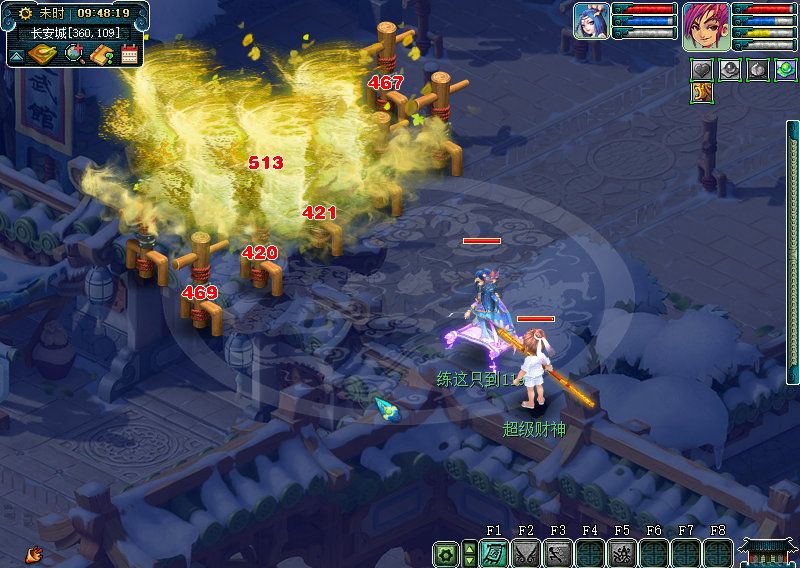The width and height of the screenshot is (800, 568).
Task: Open the green gear settings button
Action: [x=445, y=553]
